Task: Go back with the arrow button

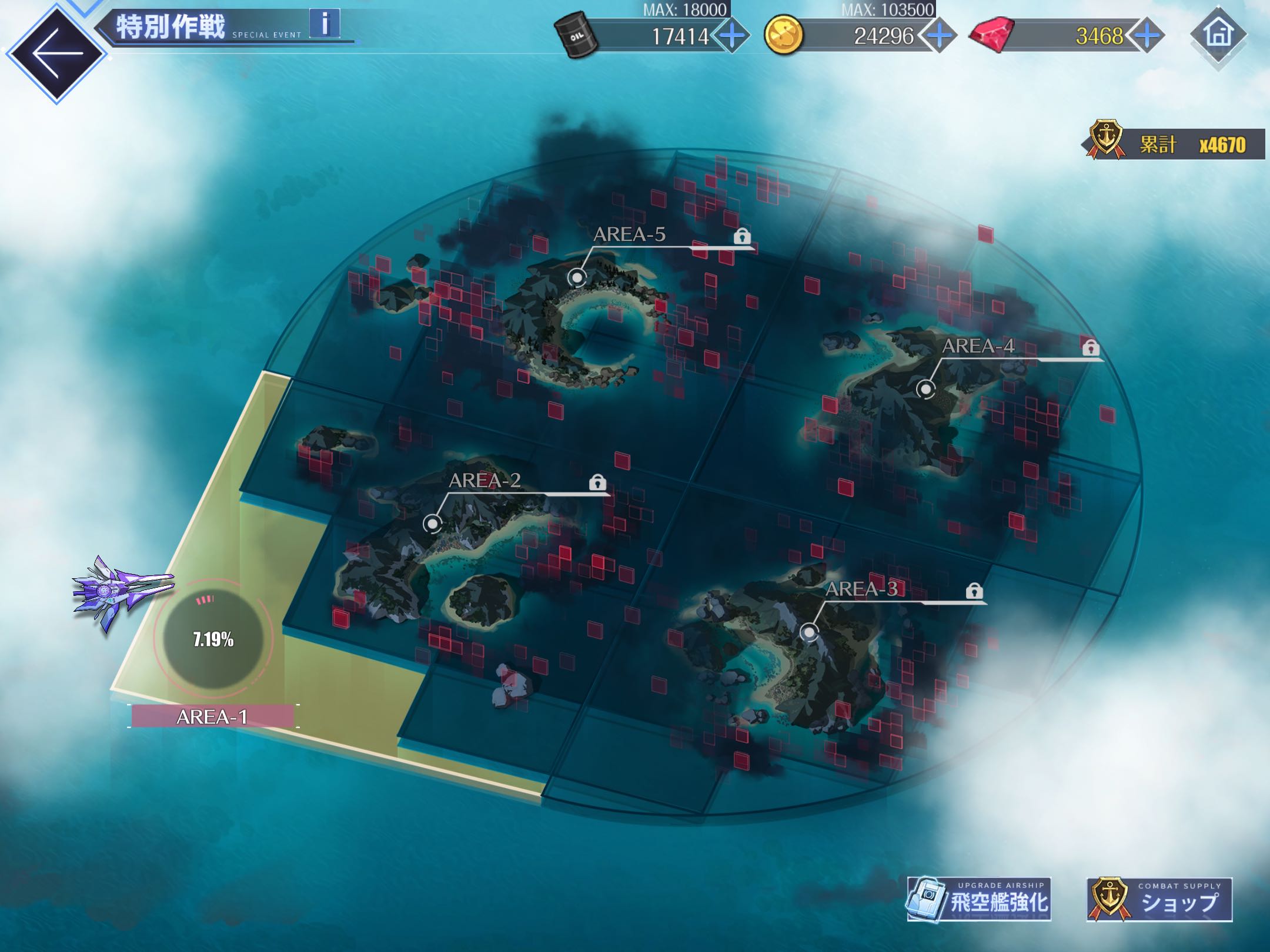Action: click(57, 53)
